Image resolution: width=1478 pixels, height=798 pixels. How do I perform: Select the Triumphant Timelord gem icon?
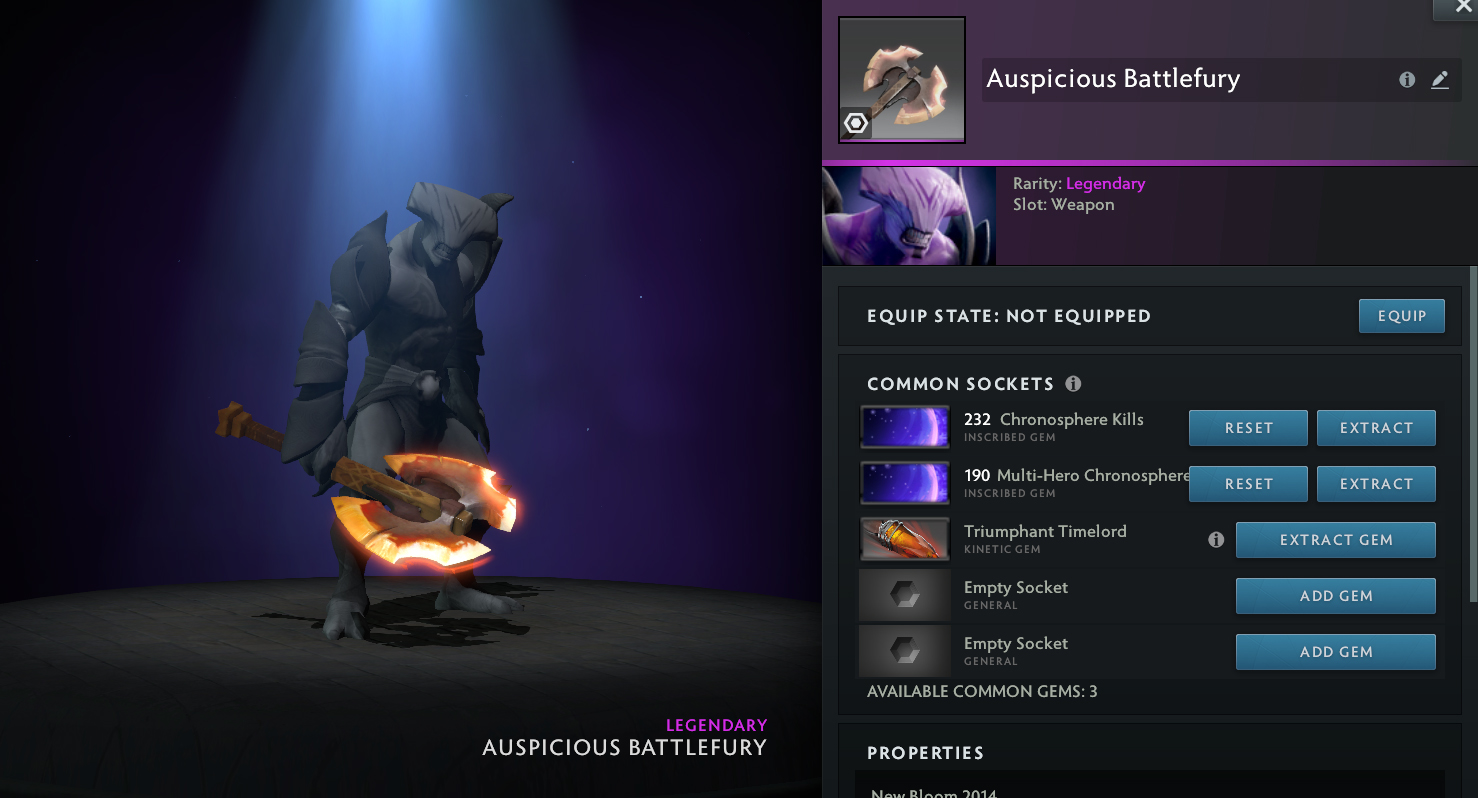click(x=904, y=540)
